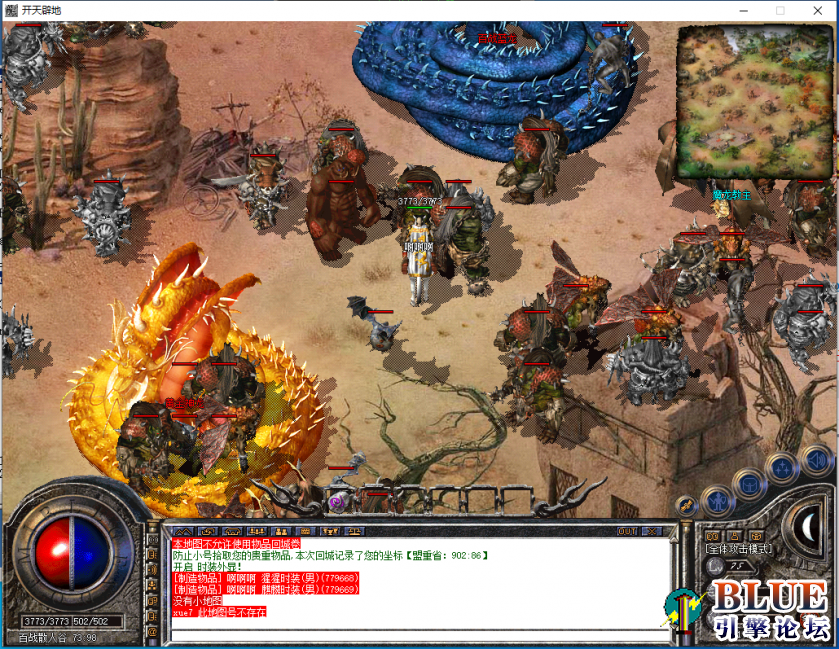The width and height of the screenshot is (839, 649).
Task: Click the OUT button above chat
Action: [x=627, y=531]
